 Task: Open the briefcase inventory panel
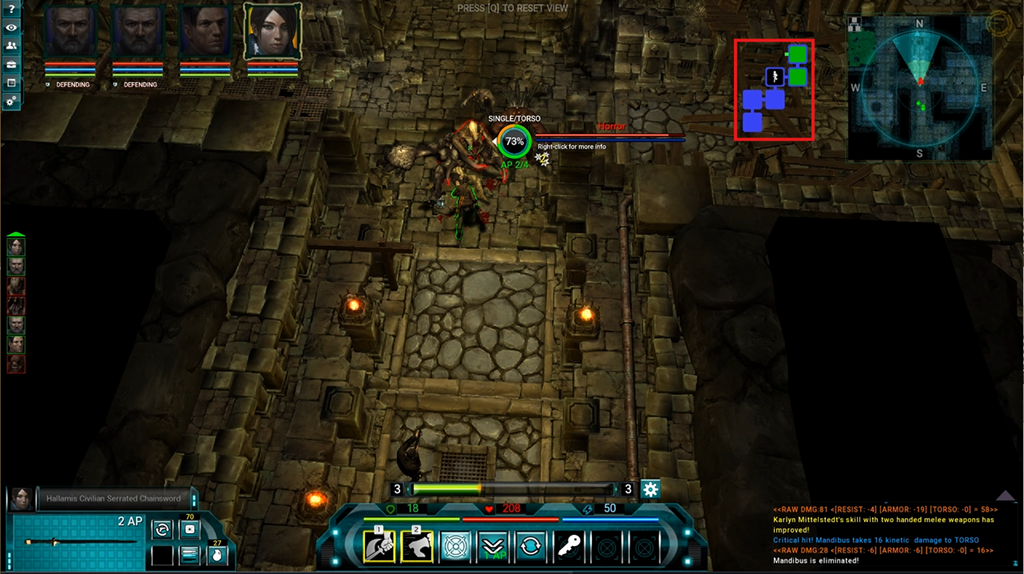point(11,65)
